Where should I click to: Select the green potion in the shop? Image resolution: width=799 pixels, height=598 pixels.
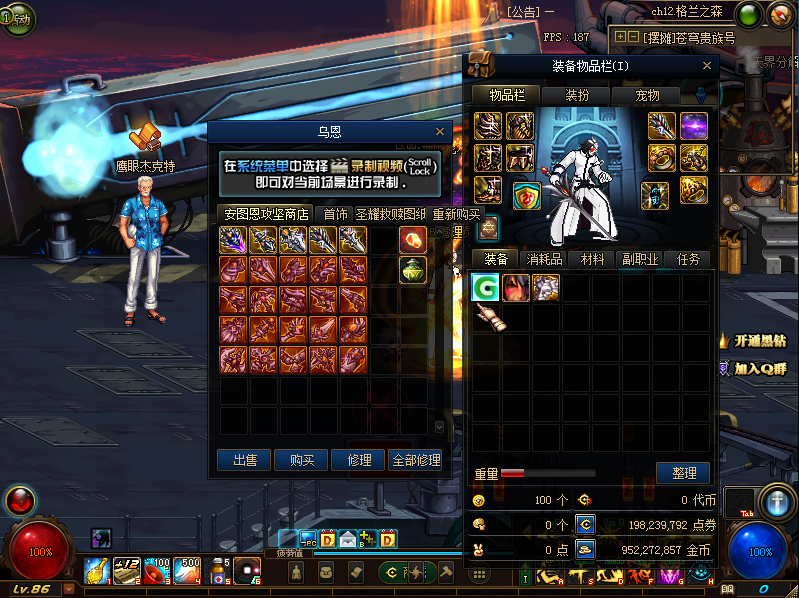click(413, 268)
